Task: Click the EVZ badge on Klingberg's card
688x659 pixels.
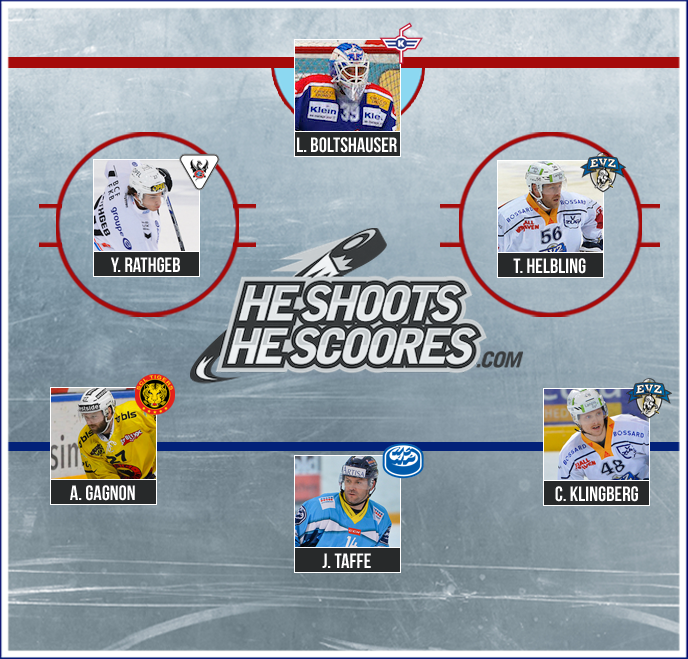Action: [651, 397]
